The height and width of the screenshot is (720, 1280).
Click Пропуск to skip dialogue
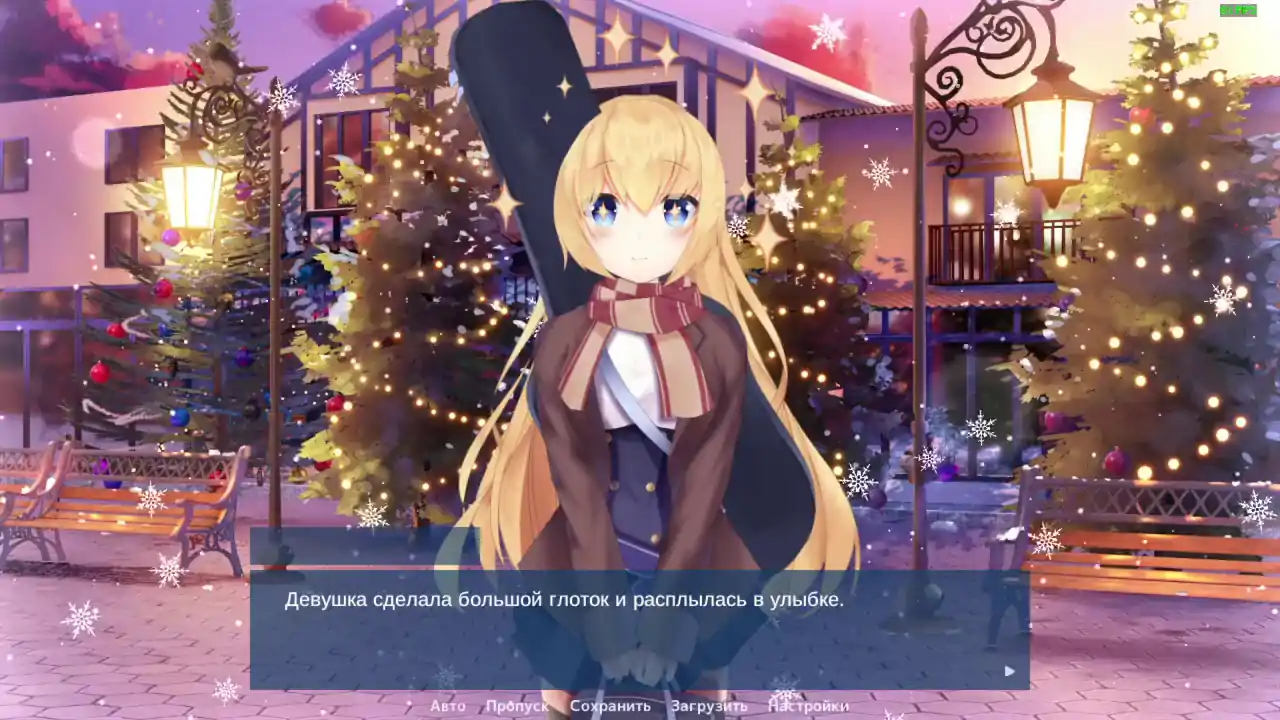click(x=518, y=705)
